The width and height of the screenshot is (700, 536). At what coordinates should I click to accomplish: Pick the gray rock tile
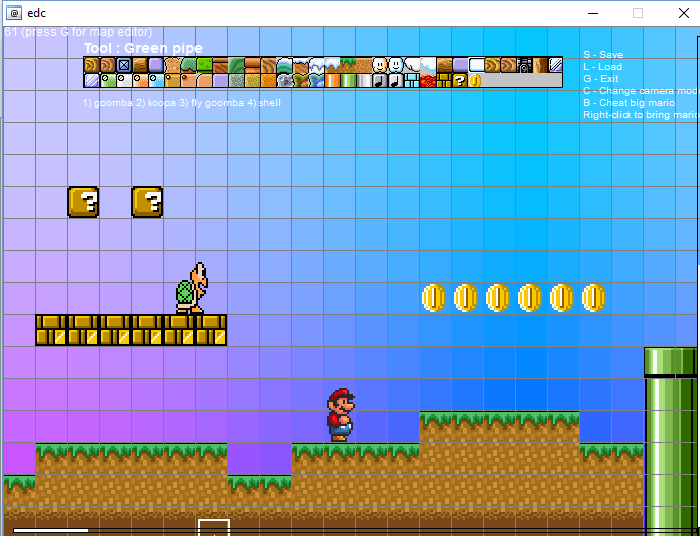pos(284,80)
